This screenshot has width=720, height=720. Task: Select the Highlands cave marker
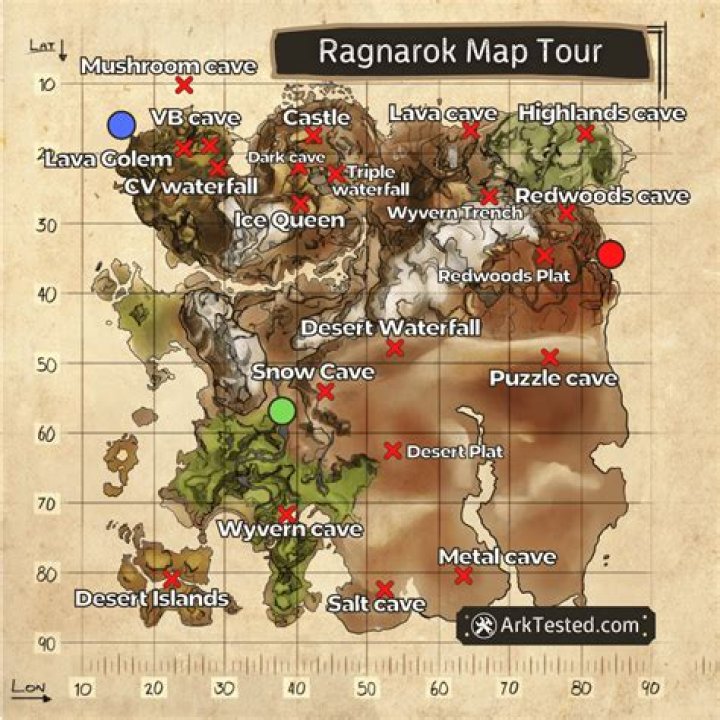[586, 133]
